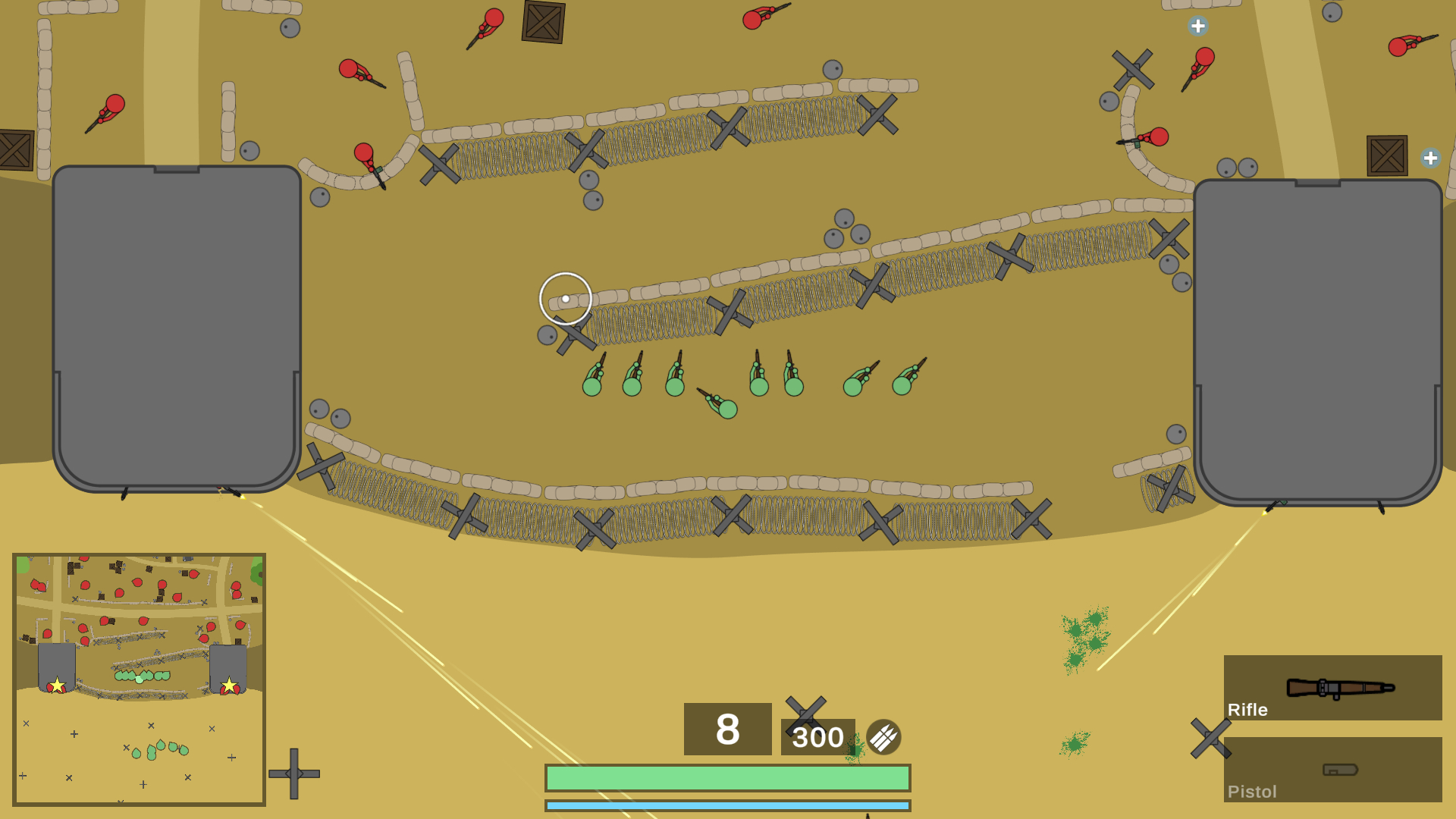Image resolution: width=1456 pixels, height=819 pixels.
Task: Click the white aiming reticle circle
Action: click(x=566, y=298)
